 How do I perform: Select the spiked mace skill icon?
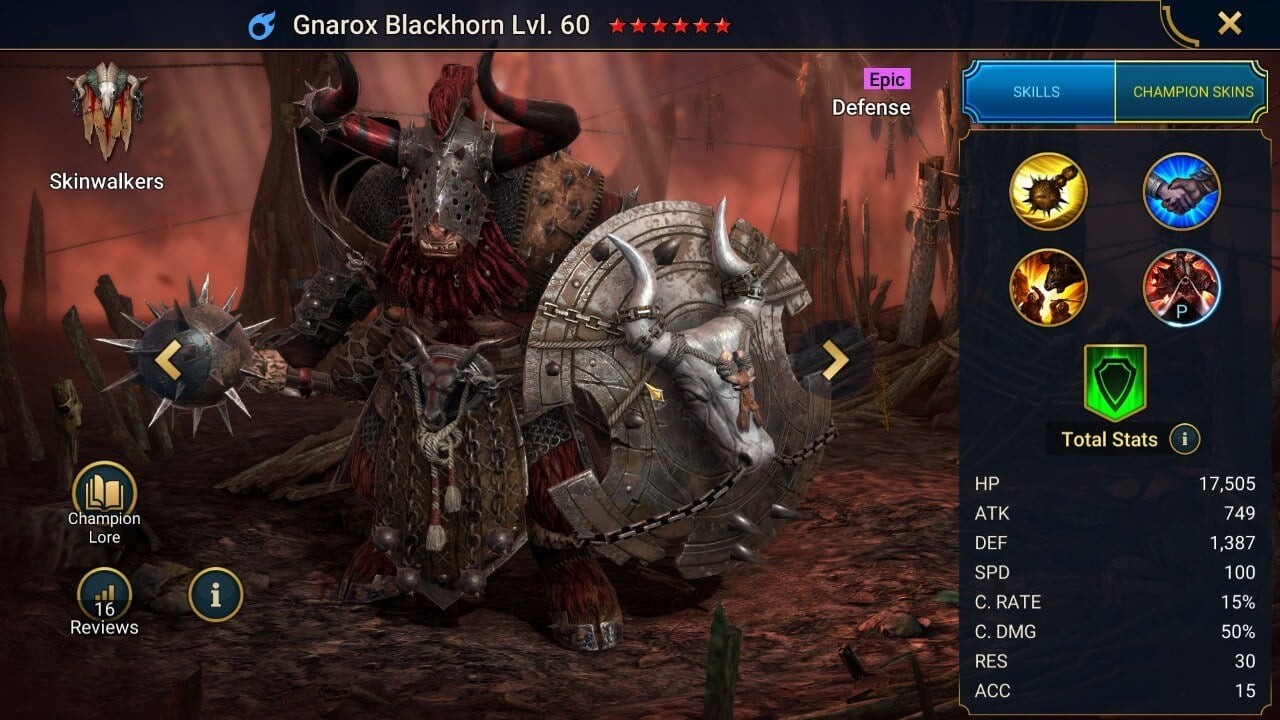(1048, 191)
